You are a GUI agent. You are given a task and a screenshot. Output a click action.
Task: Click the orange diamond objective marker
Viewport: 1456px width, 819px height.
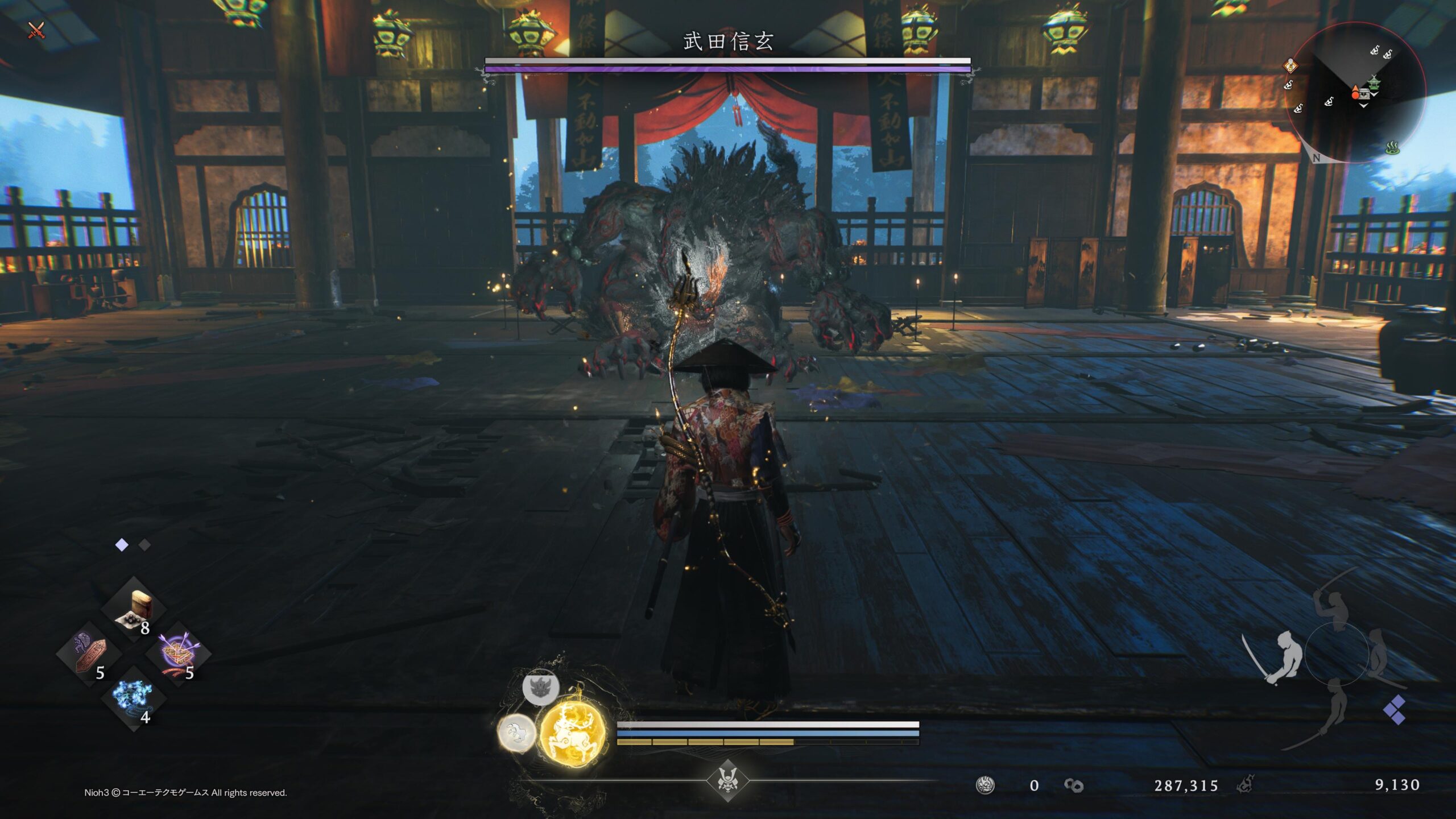coord(1290,65)
